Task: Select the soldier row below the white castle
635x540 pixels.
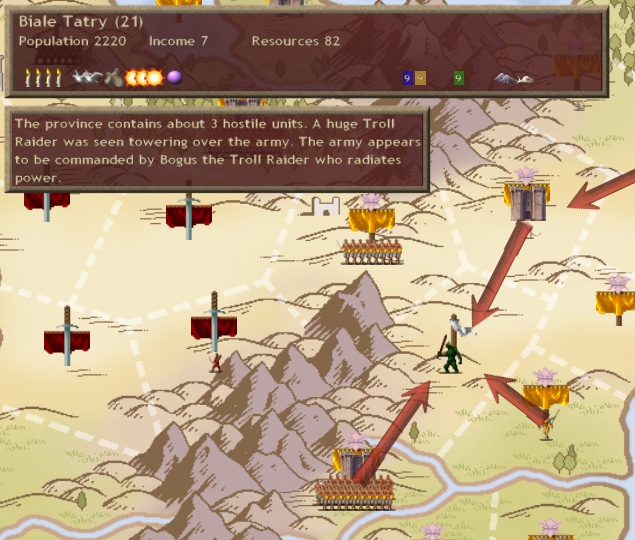Action: (x=371, y=251)
